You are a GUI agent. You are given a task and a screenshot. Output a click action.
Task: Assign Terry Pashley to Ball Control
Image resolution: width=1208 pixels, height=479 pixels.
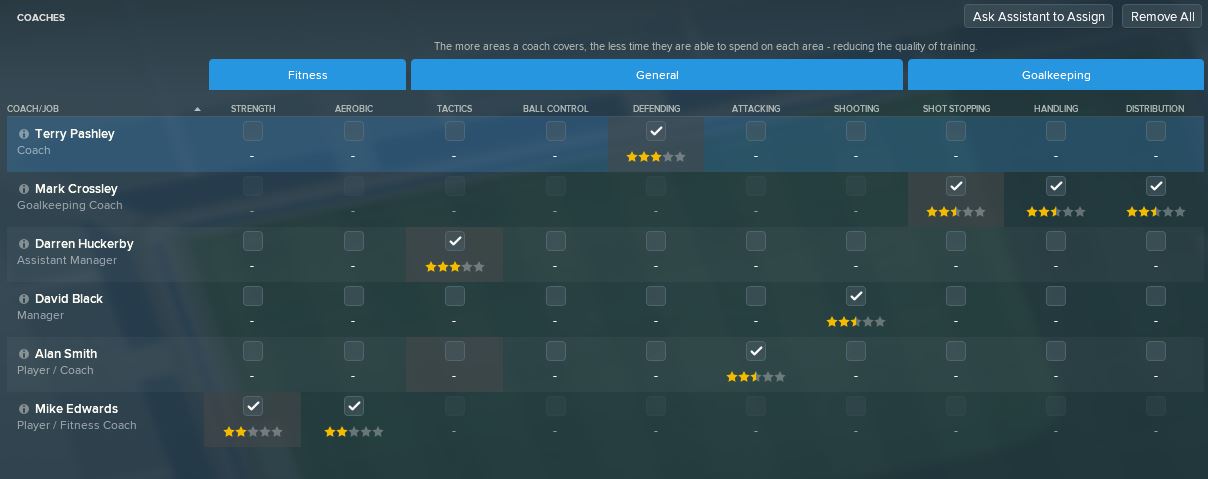556,131
